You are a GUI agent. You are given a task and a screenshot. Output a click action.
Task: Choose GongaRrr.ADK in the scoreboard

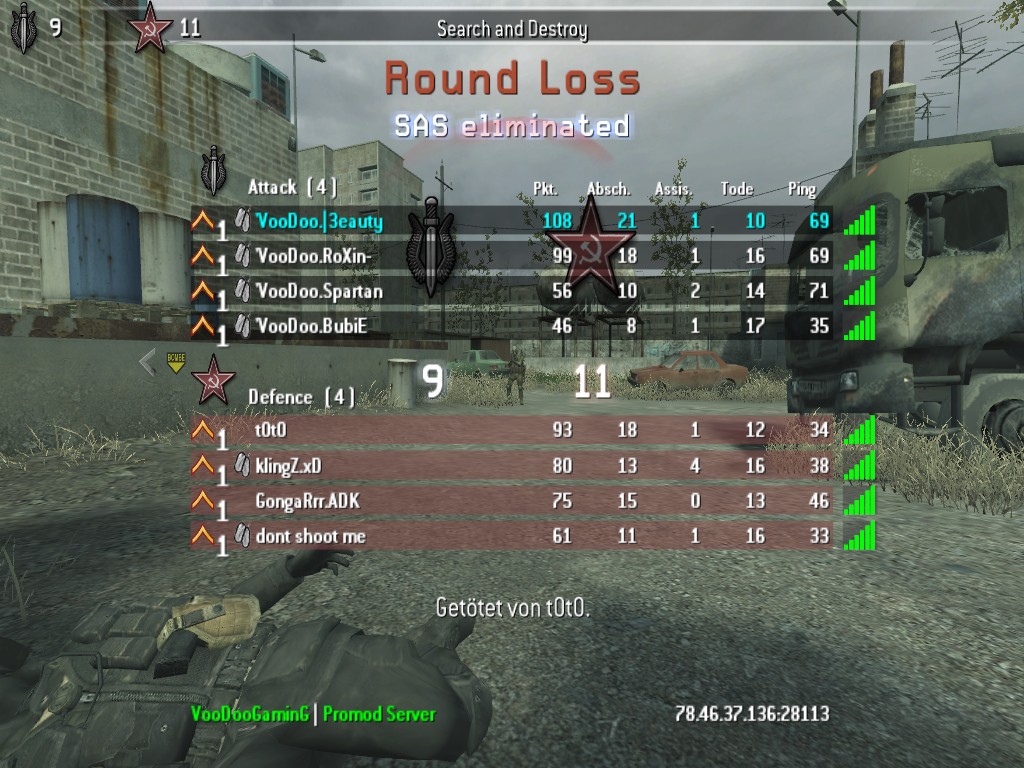[307, 501]
